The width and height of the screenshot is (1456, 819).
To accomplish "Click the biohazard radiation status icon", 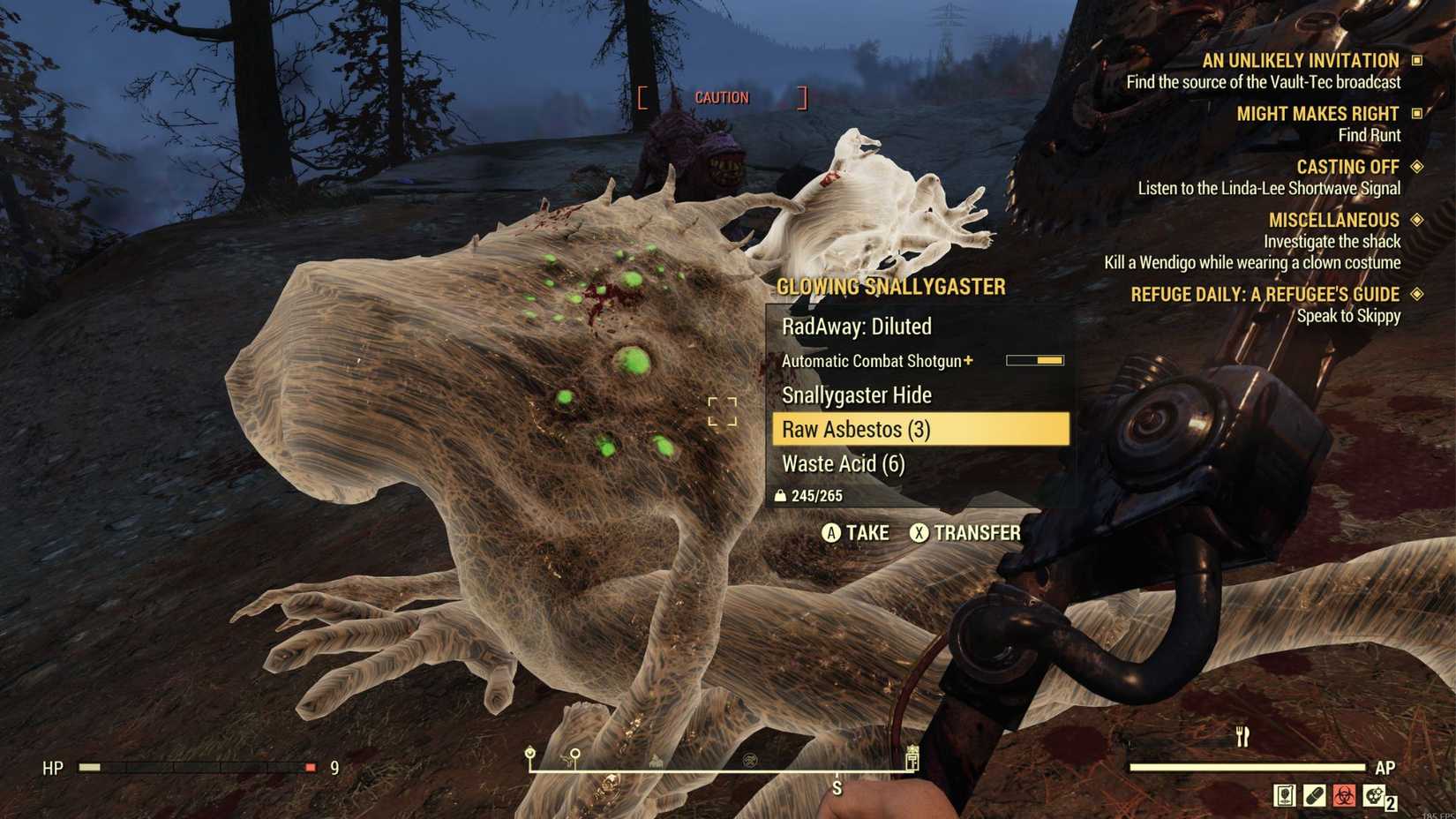I will tap(1345, 795).
